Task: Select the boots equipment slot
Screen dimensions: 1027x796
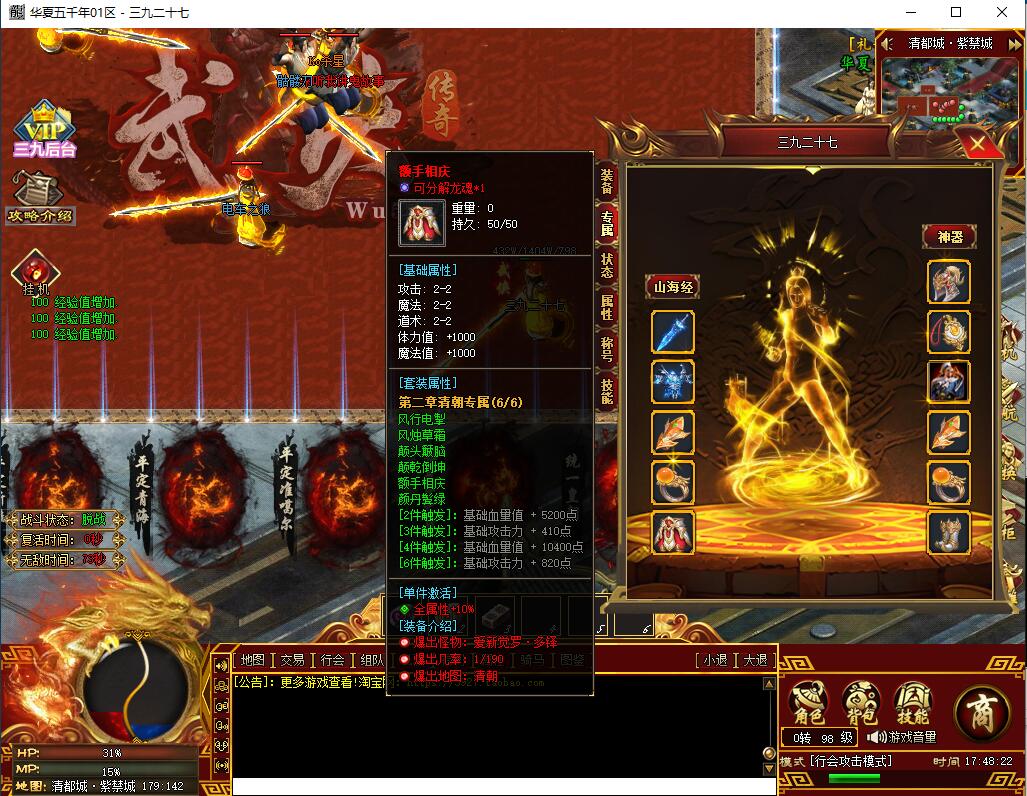Action: pos(948,532)
